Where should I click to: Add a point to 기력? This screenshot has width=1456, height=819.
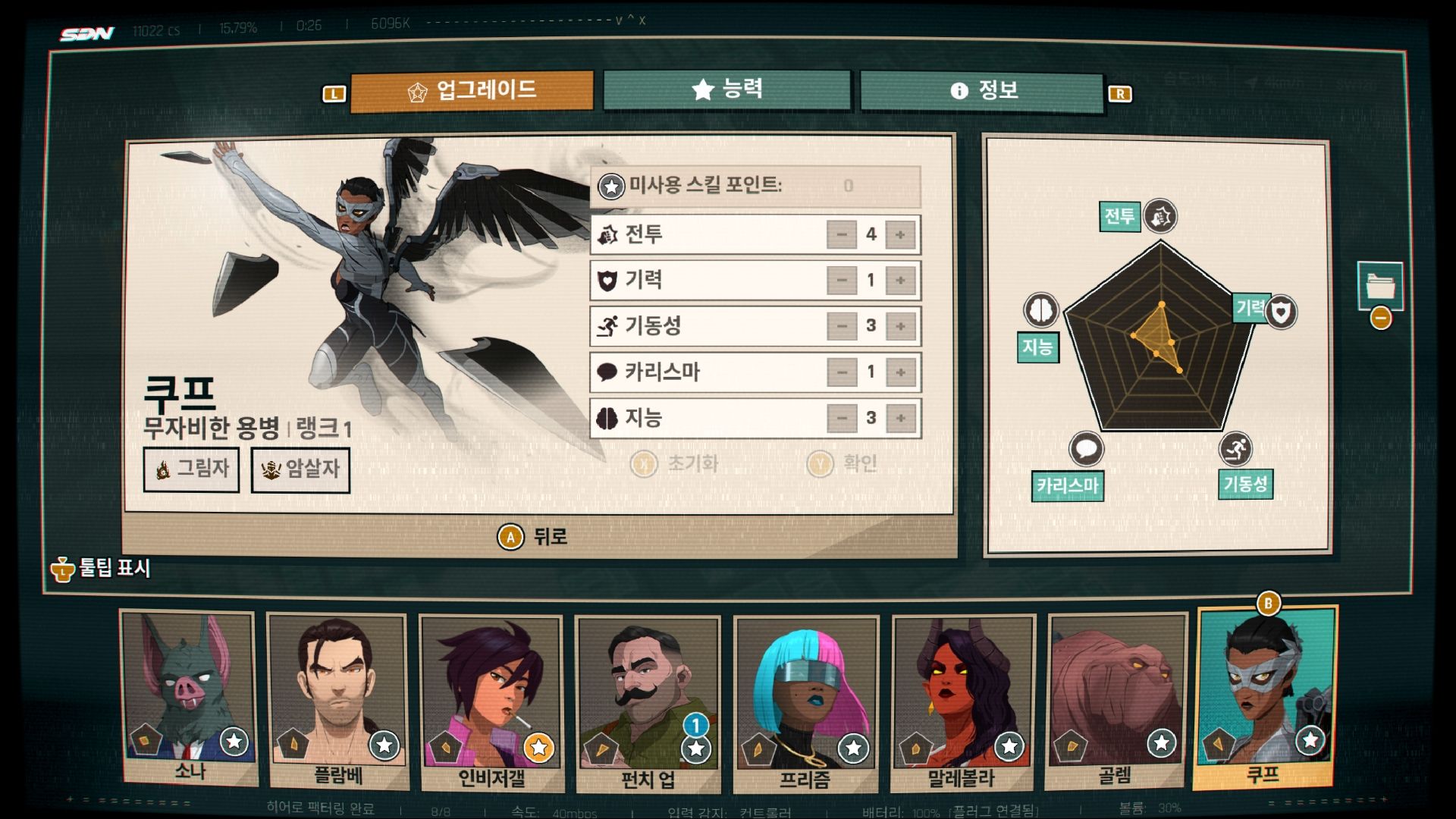pyautogui.click(x=900, y=281)
